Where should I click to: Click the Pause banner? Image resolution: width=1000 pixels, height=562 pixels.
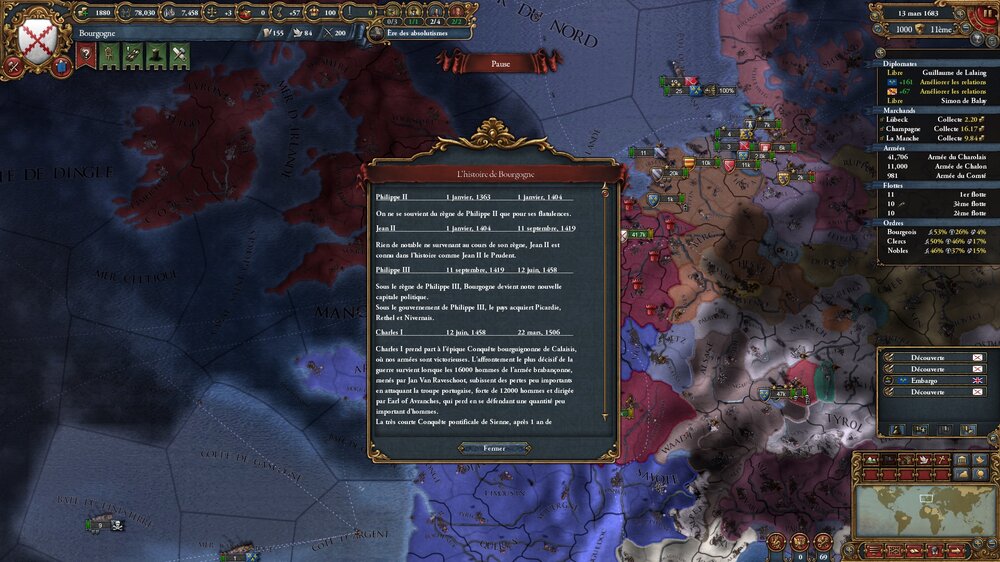pos(500,63)
